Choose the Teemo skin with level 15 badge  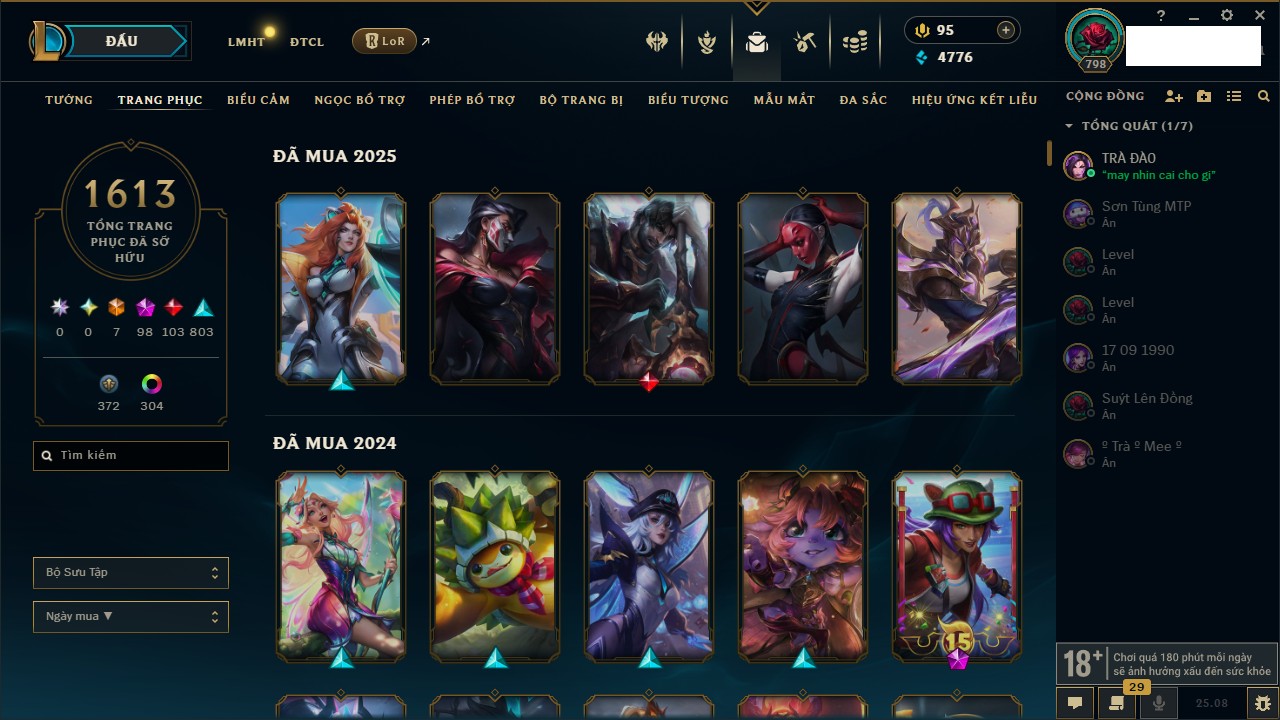(957, 566)
